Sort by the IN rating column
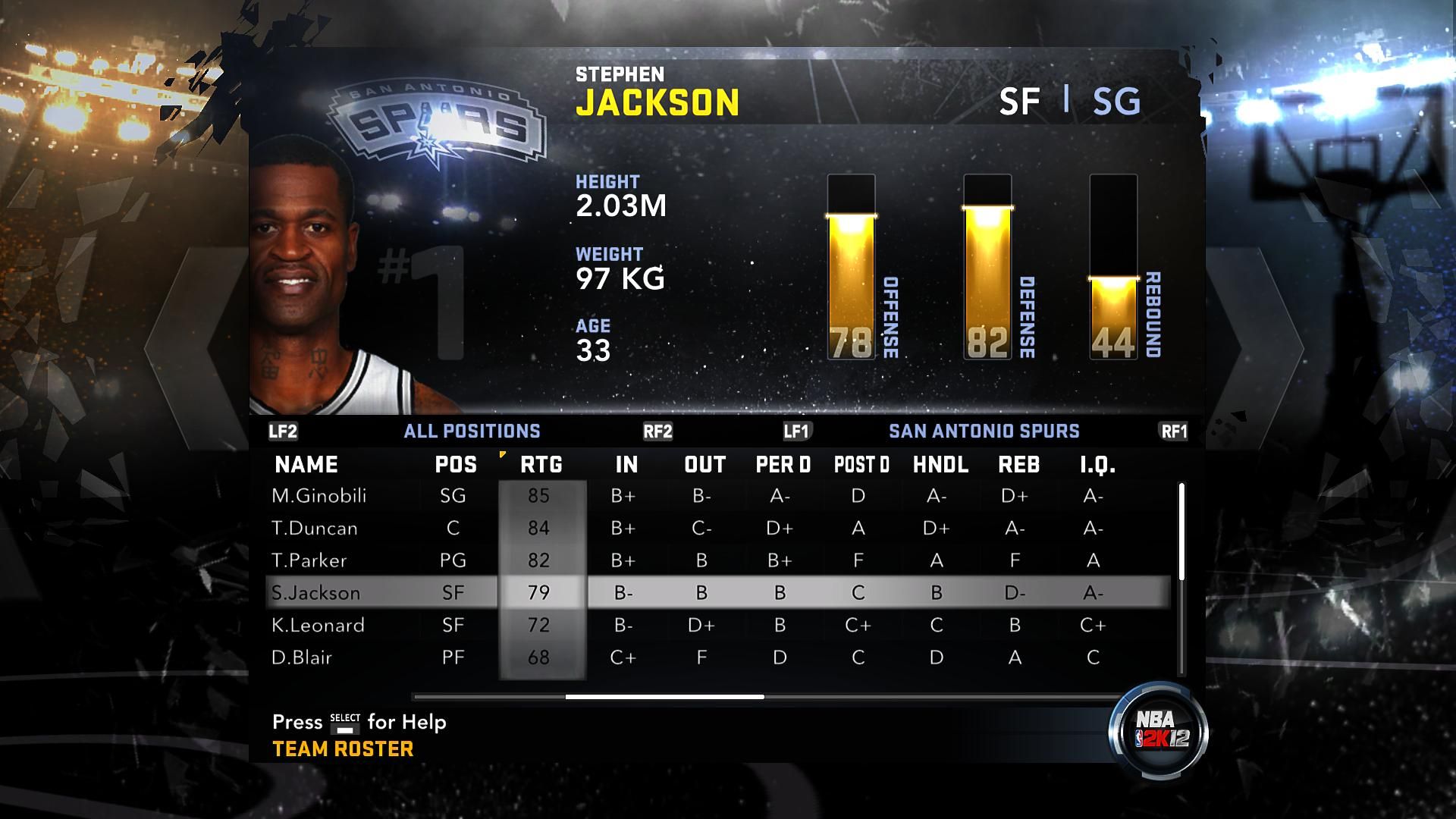Viewport: 1456px width, 819px height. 626,465
